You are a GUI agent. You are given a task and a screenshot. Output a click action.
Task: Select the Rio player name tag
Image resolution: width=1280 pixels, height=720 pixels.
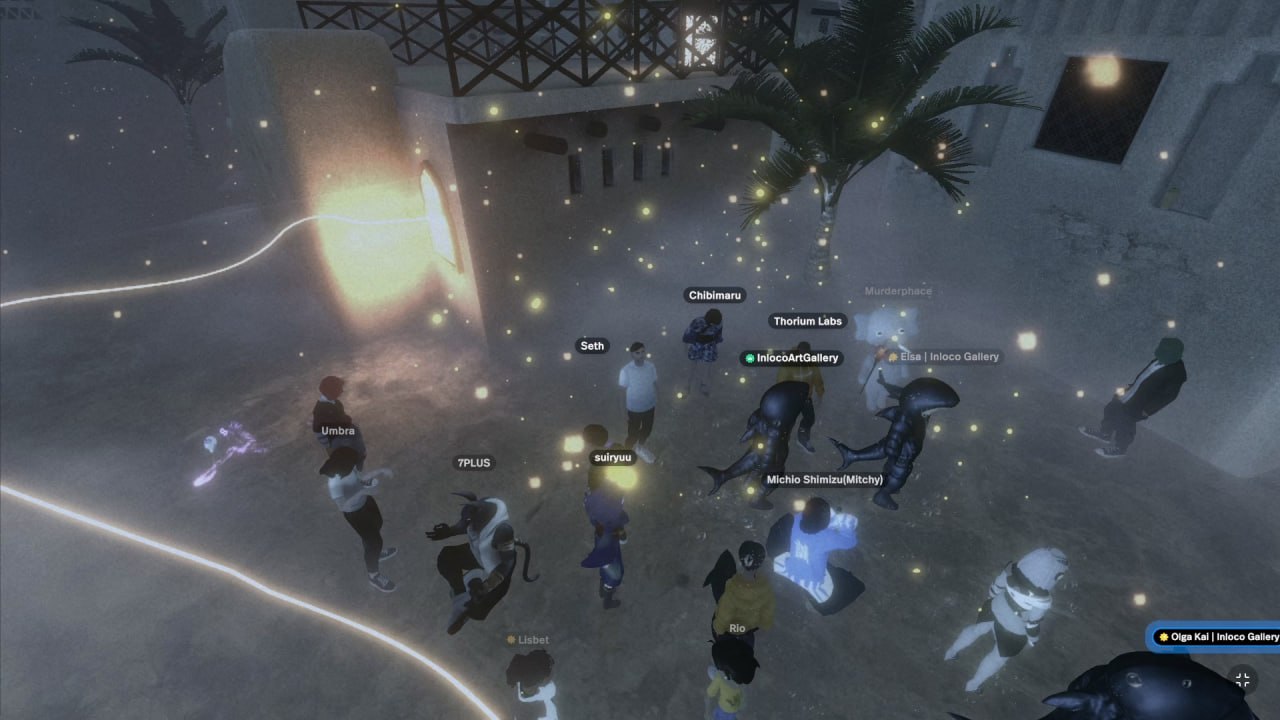click(x=737, y=629)
